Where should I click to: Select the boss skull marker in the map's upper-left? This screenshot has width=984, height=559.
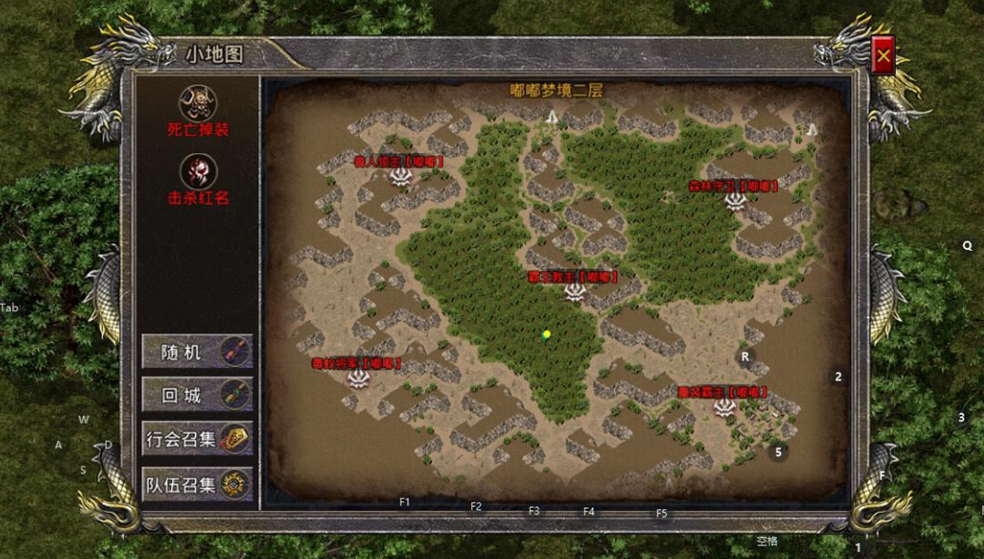tap(401, 176)
